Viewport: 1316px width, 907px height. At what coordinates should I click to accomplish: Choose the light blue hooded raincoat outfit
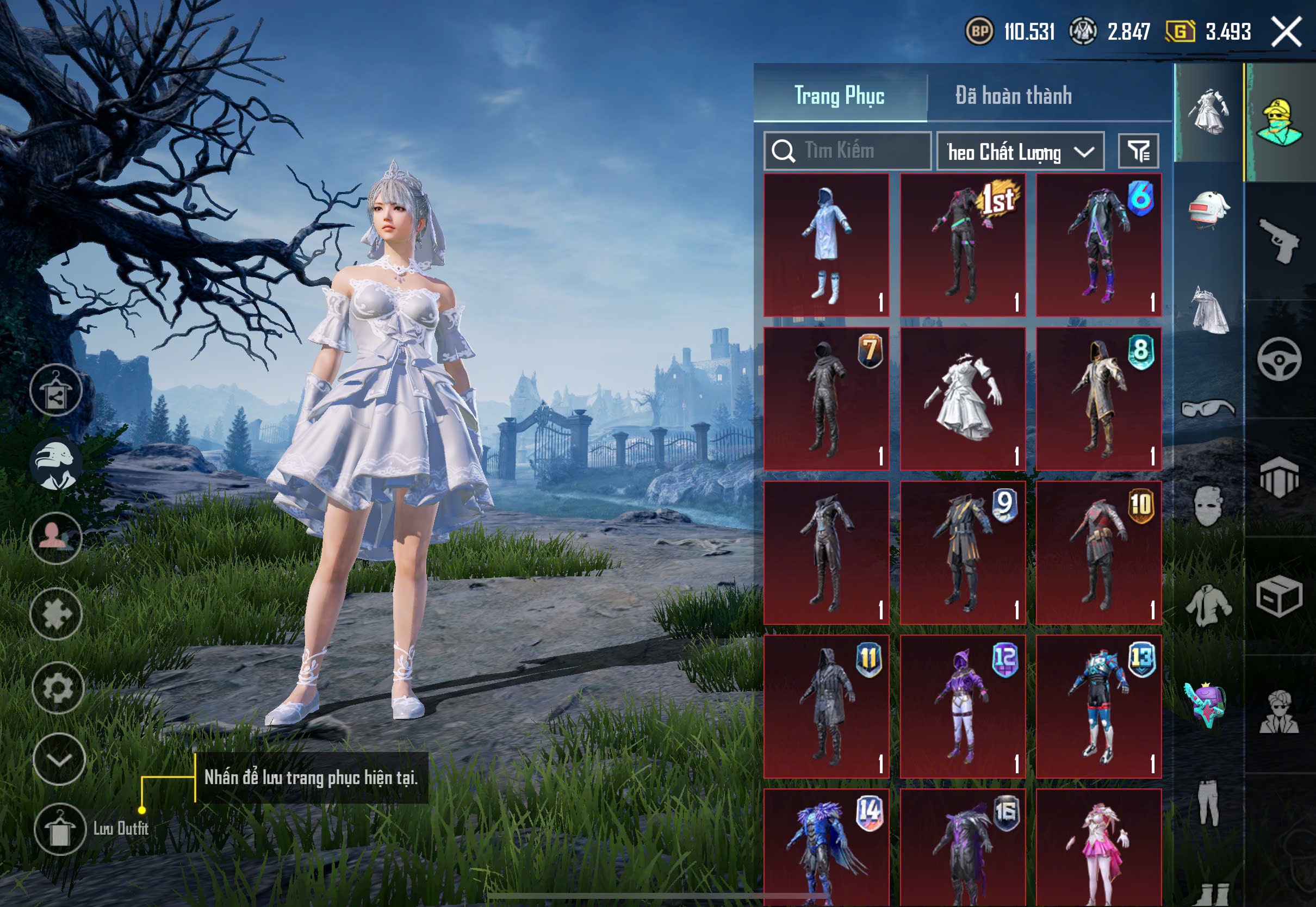pos(826,245)
